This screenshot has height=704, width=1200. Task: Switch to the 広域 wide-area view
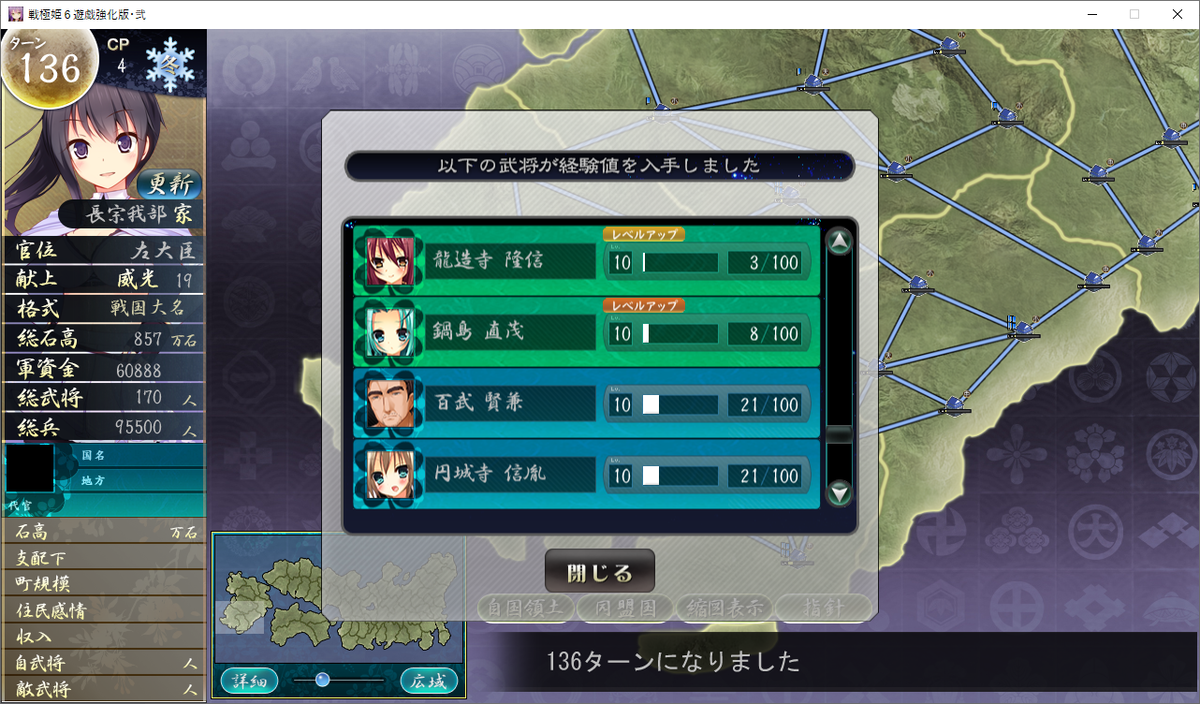tap(429, 681)
